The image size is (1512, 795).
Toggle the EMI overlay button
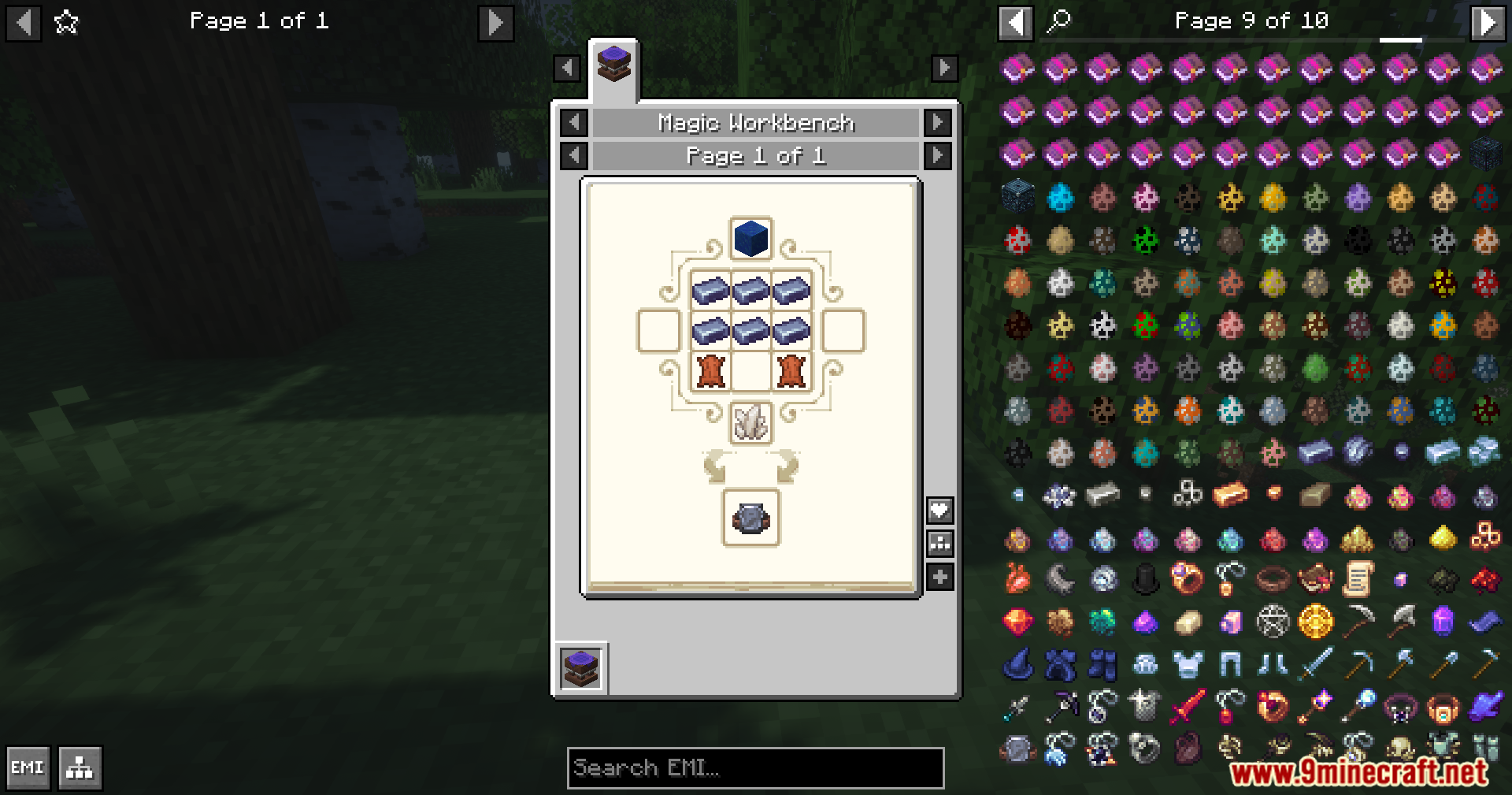(28, 767)
